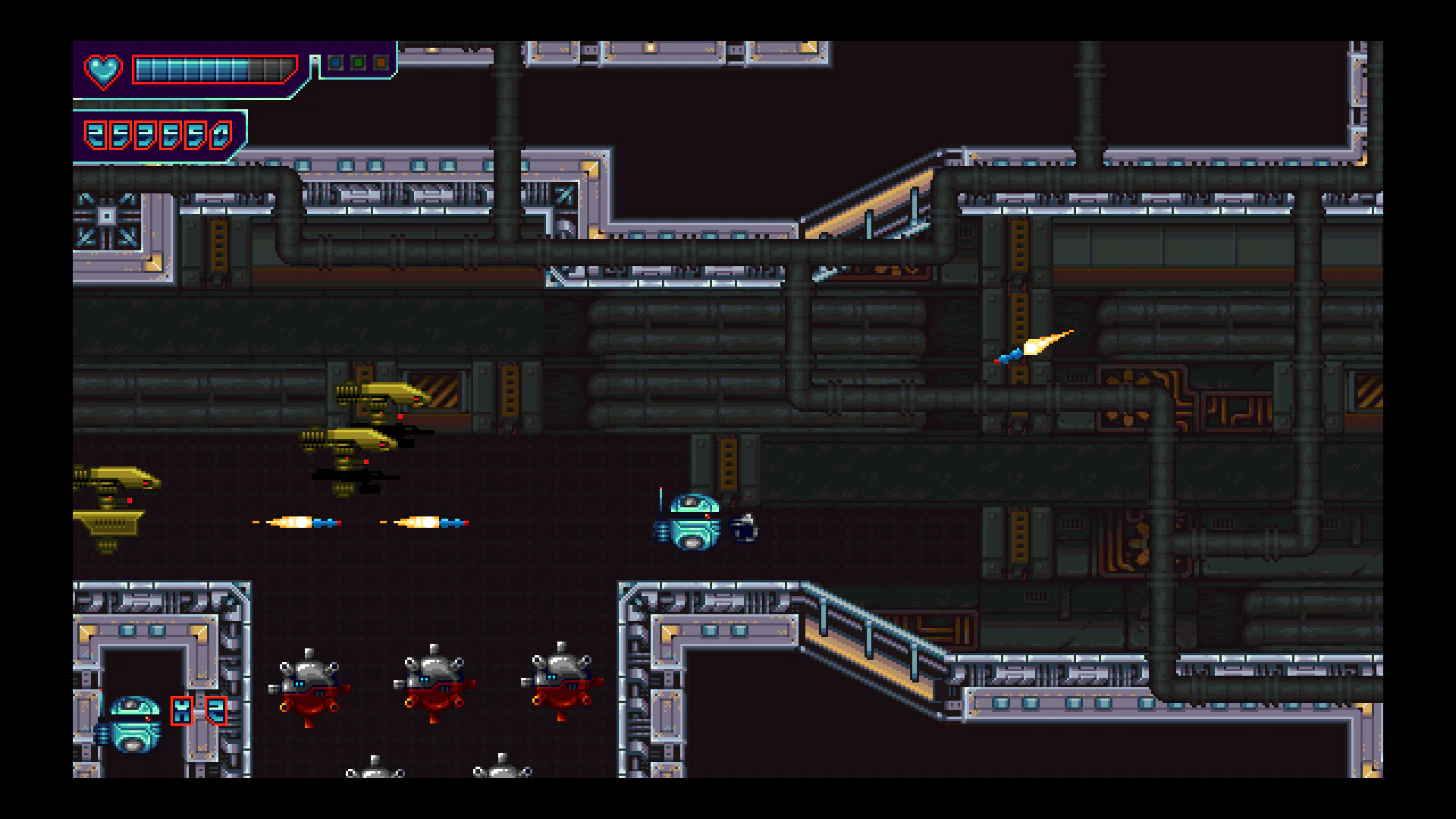Screen dimensions: 1456x819
Task: Click the heart icon in the HUD
Action: (103, 72)
